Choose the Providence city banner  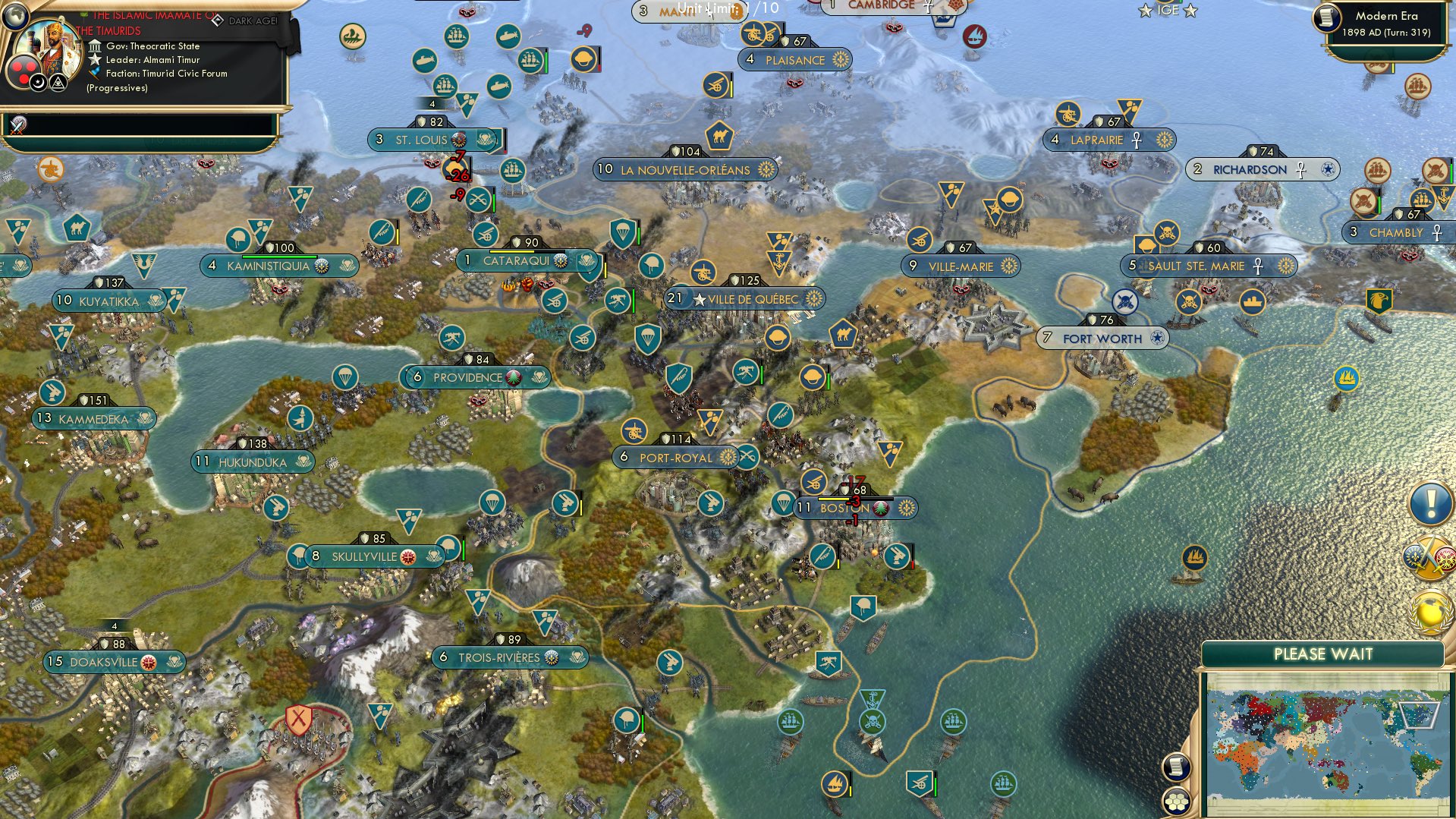tap(467, 377)
